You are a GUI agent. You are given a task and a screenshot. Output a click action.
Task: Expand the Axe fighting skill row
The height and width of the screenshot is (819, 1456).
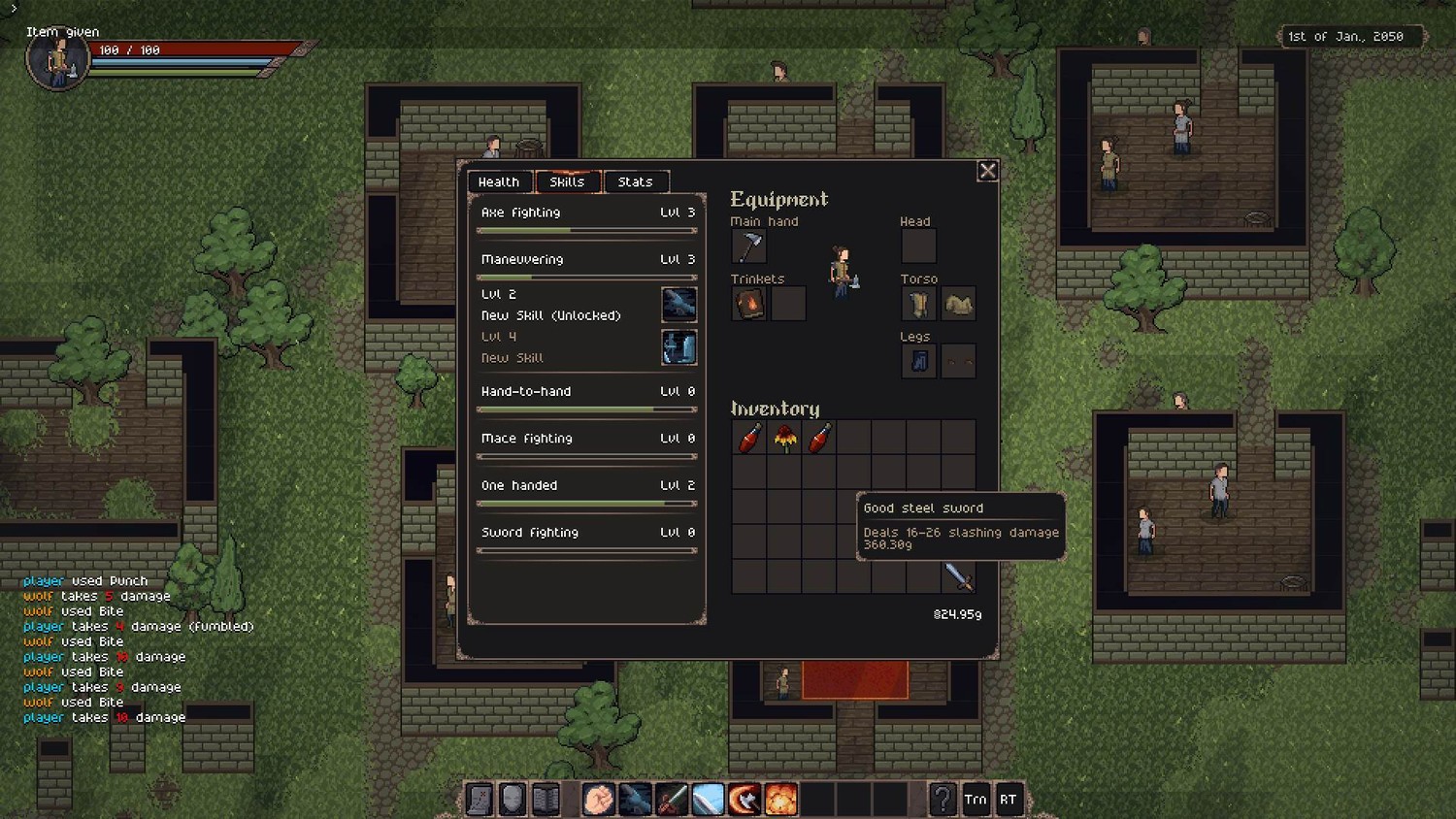point(587,213)
